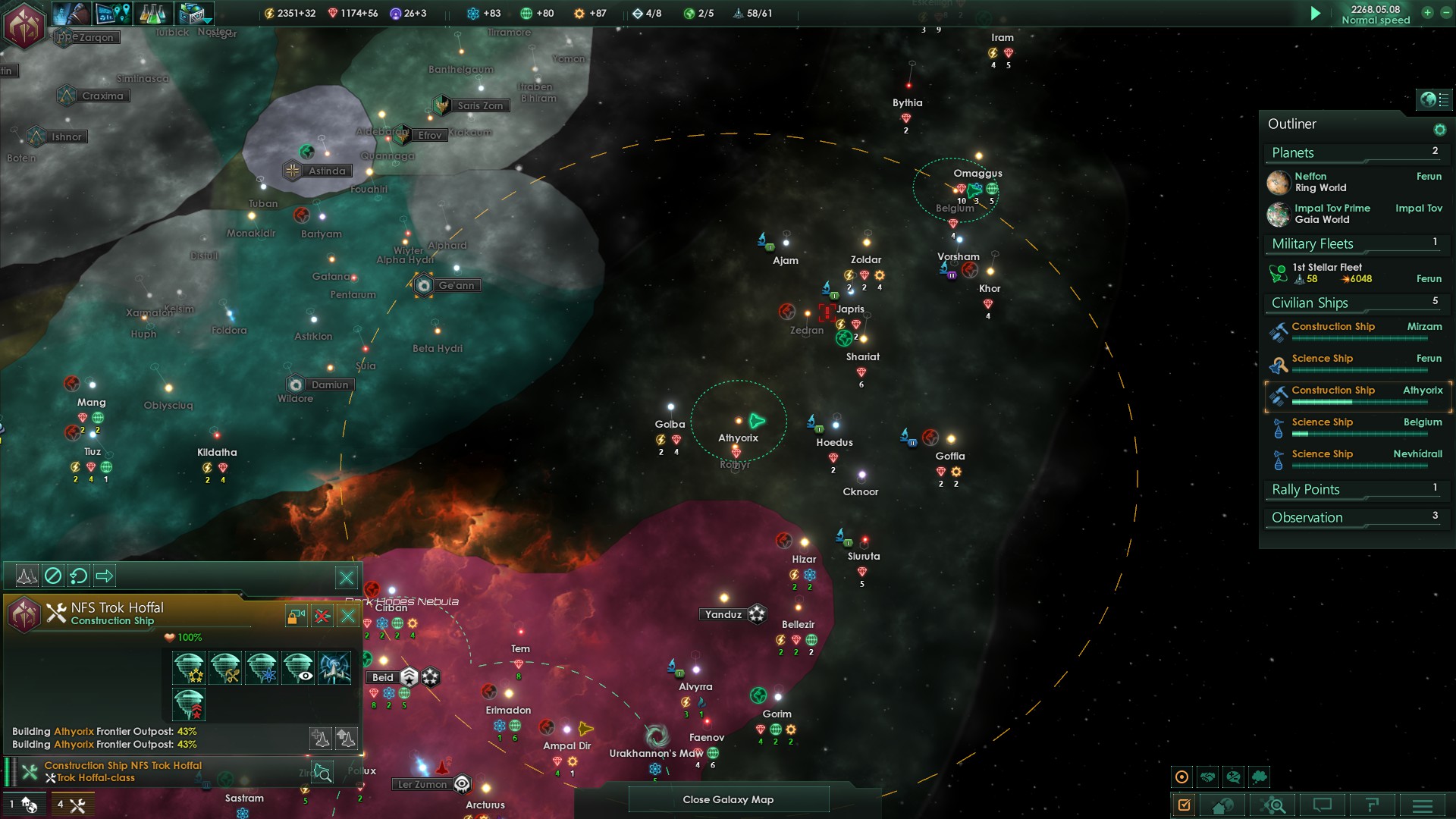Open the empire government emblem

(x=25, y=25)
